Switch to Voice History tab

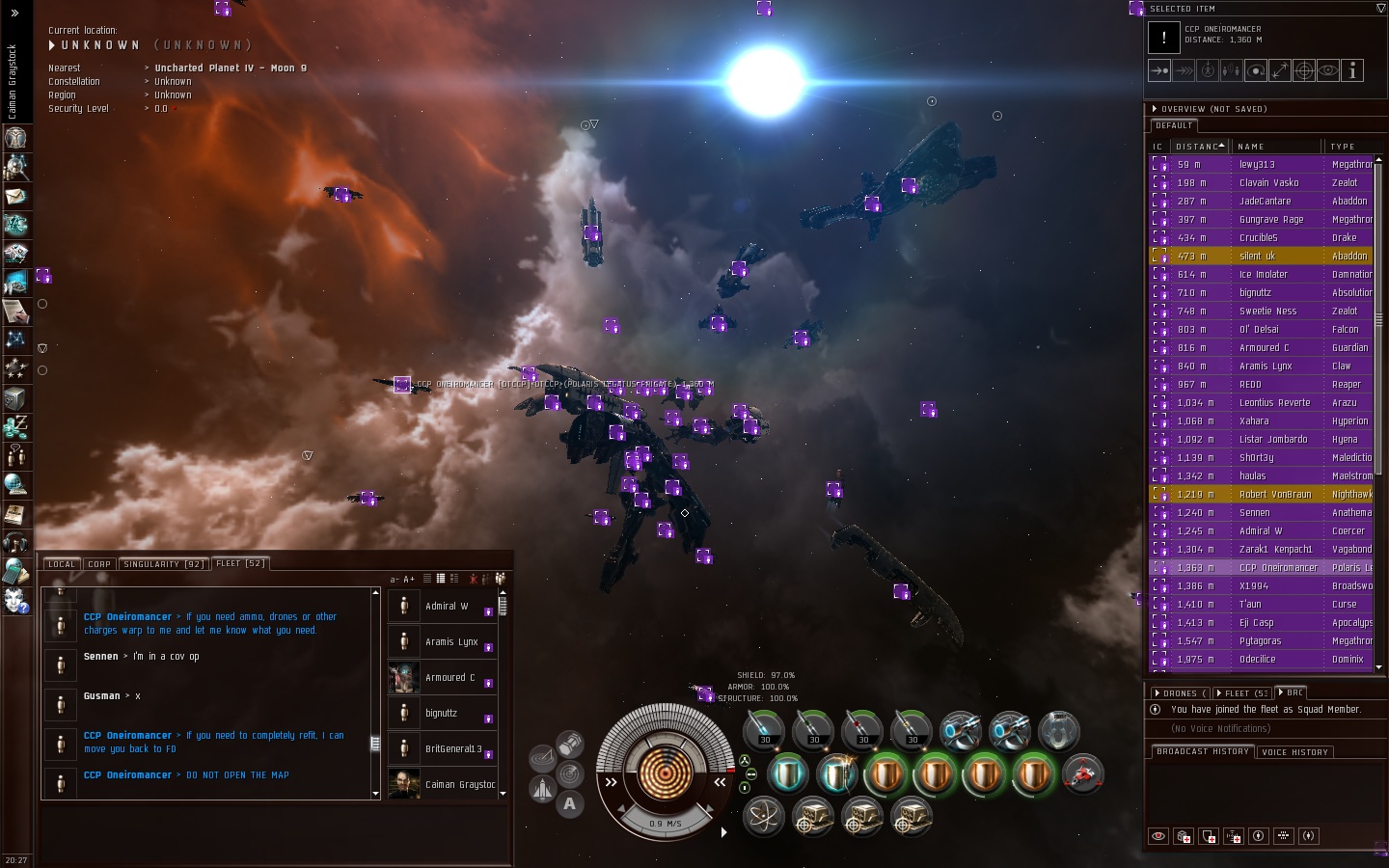click(1295, 752)
